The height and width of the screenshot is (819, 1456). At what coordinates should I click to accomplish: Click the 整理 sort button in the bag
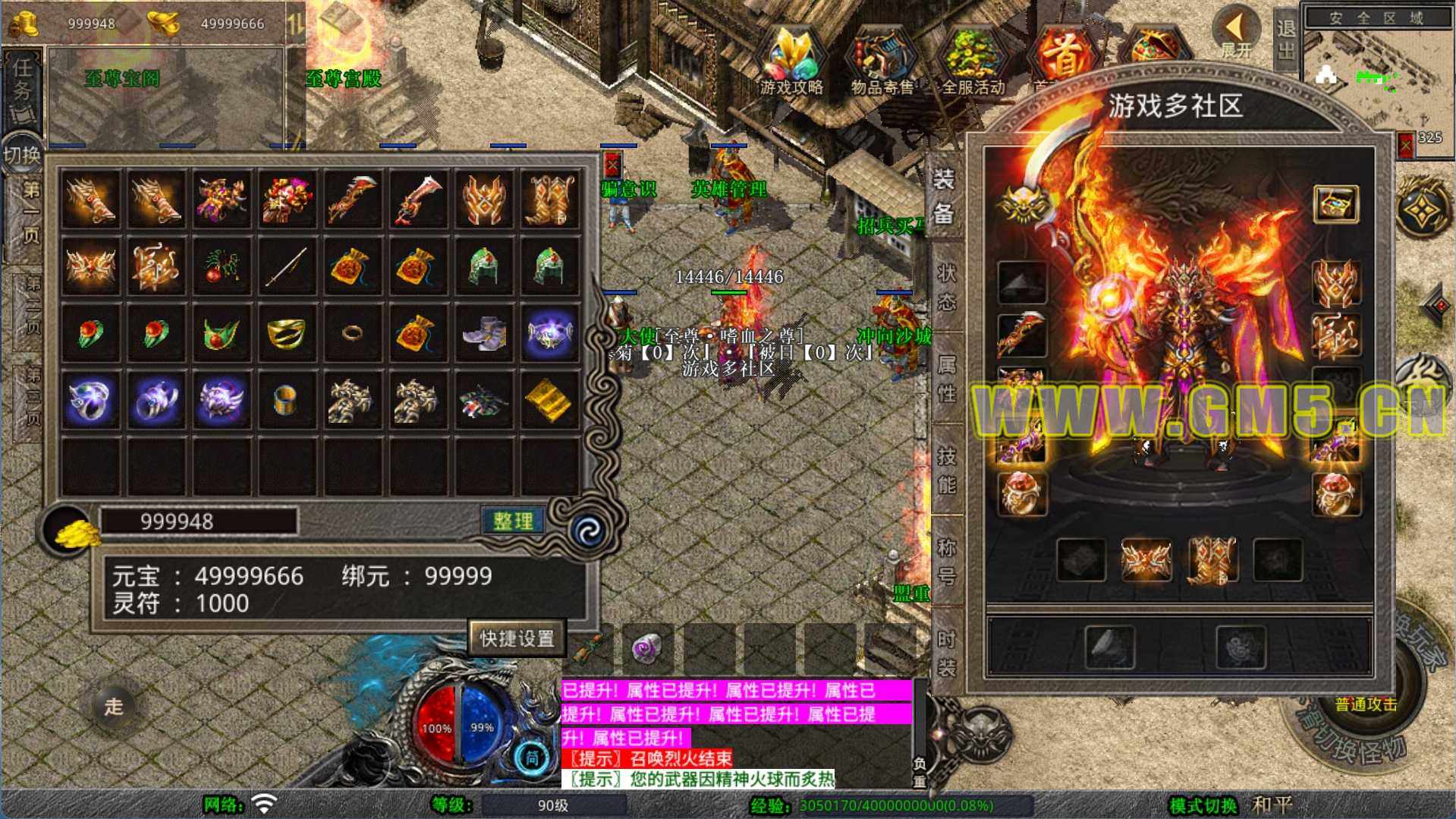pos(513,521)
